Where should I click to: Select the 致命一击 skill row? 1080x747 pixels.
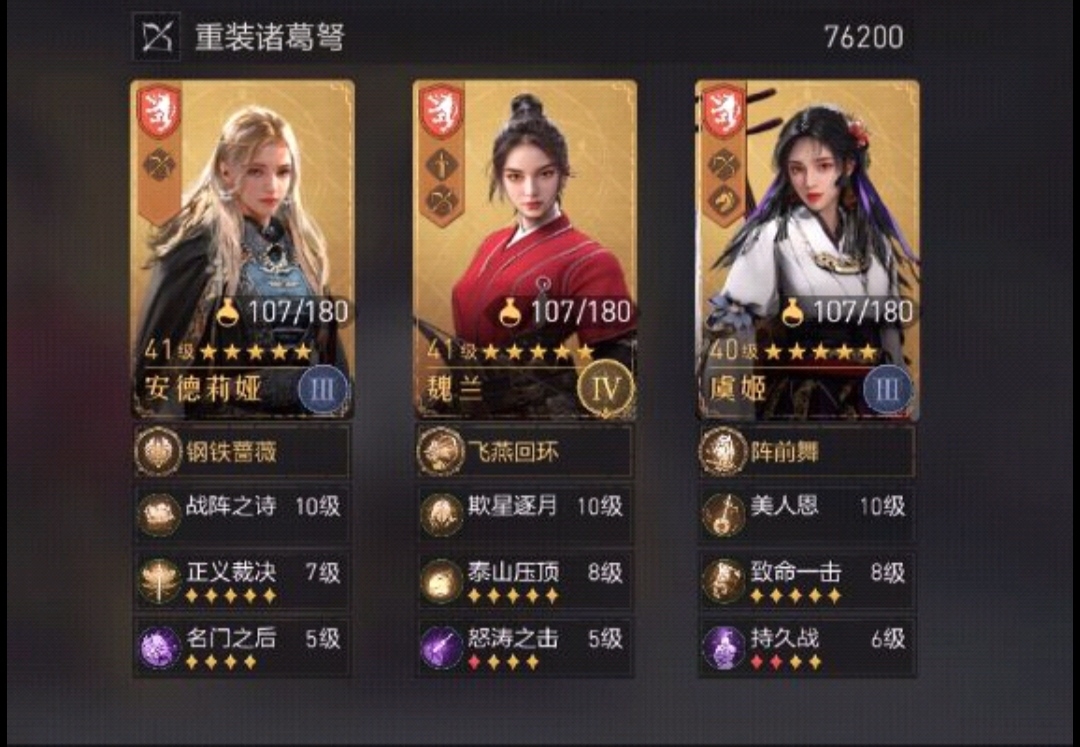pyautogui.click(x=807, y=580)
